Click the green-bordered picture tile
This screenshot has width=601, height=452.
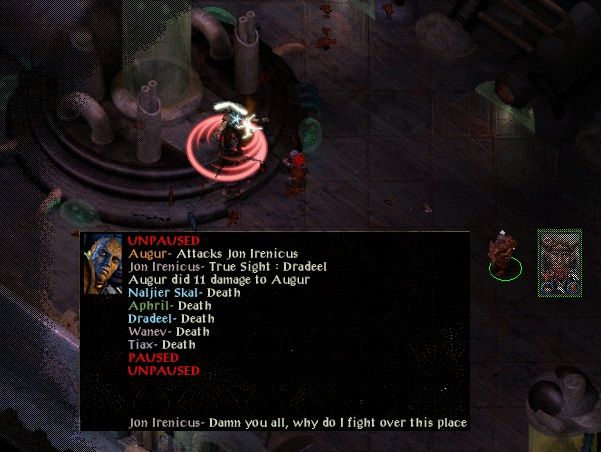point(559,263)
